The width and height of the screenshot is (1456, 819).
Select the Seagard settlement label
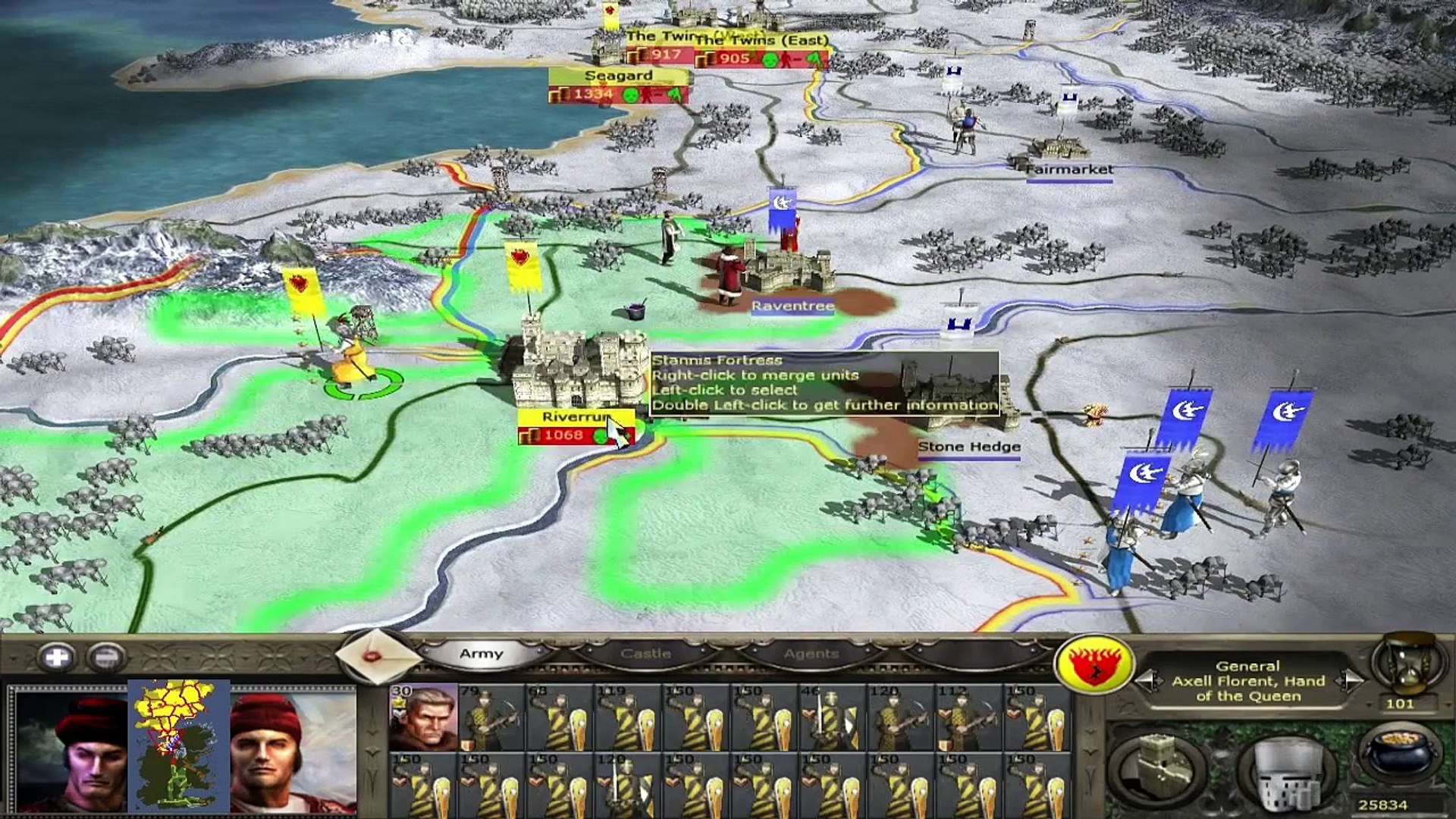click(x=618, y=76)
